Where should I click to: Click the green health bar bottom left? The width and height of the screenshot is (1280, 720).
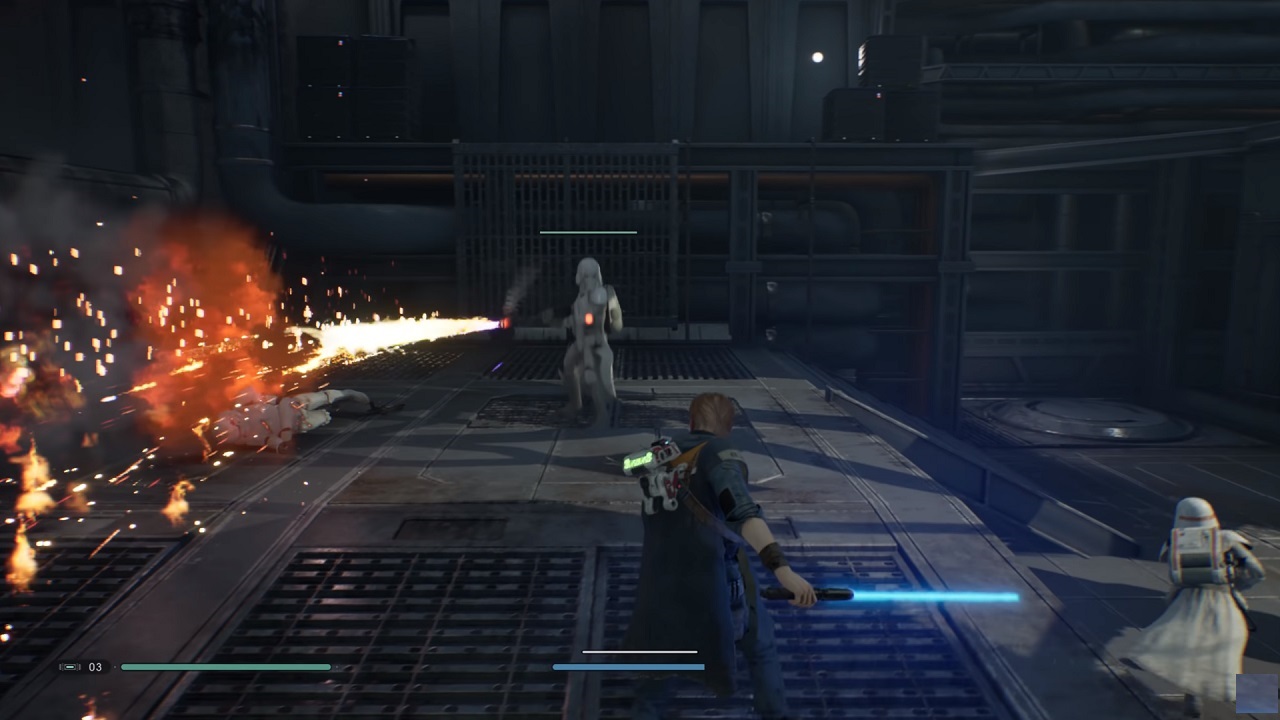(225, 666)
